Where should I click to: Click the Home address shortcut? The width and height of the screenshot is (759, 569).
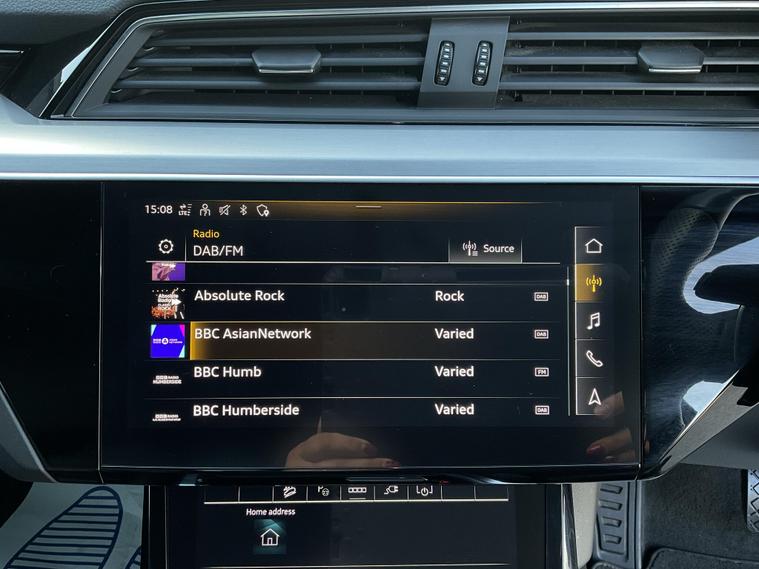(270, 536)
